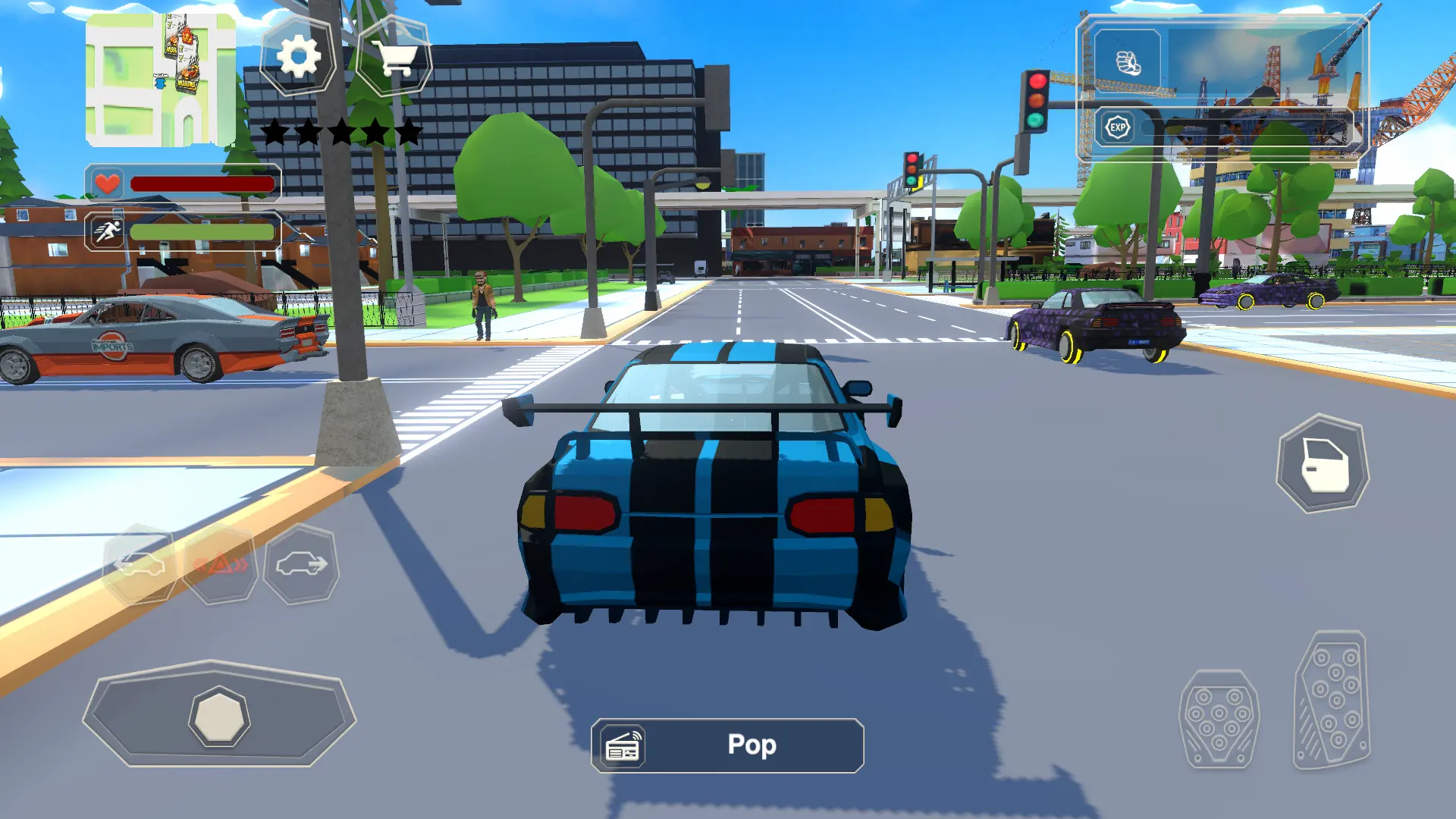Tap the EXP badge icon

tap(1116, 127)
